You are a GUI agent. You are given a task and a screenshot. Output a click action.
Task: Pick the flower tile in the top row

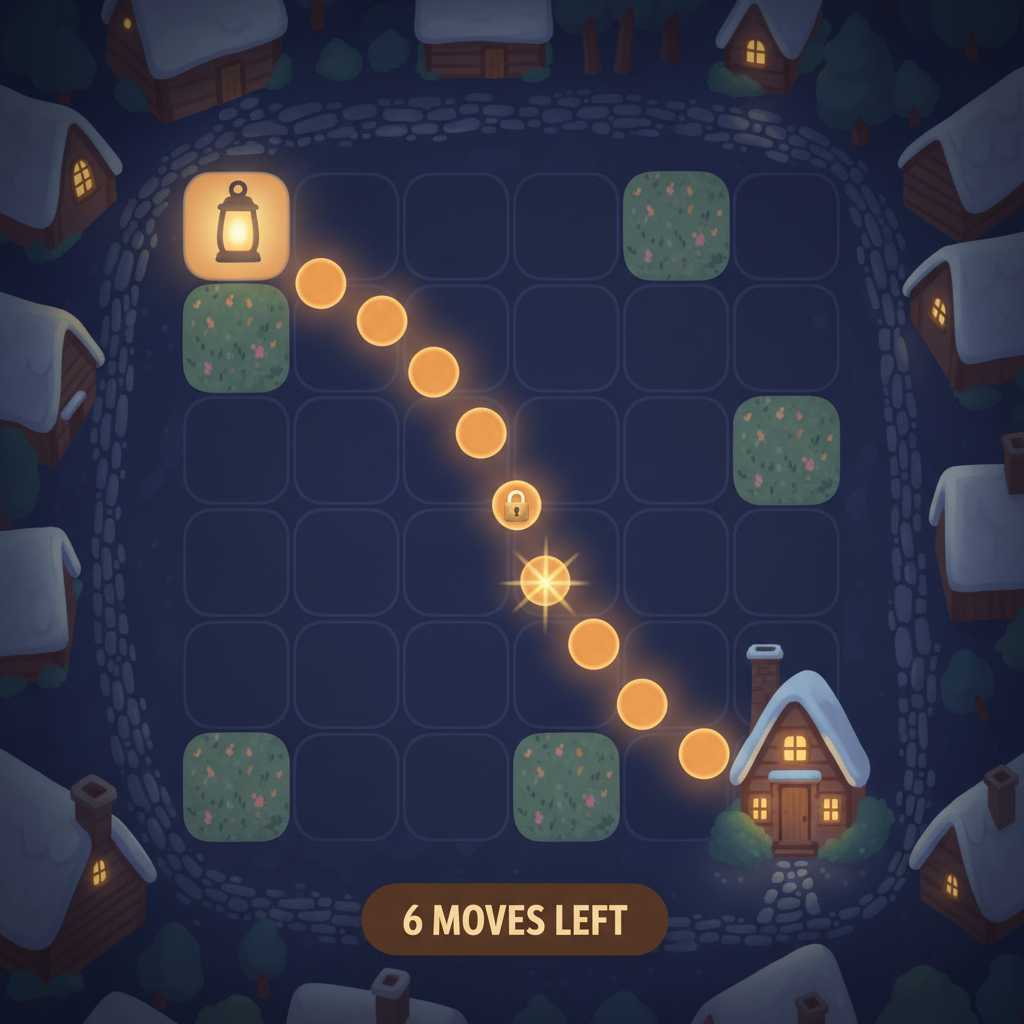[676, 225]
